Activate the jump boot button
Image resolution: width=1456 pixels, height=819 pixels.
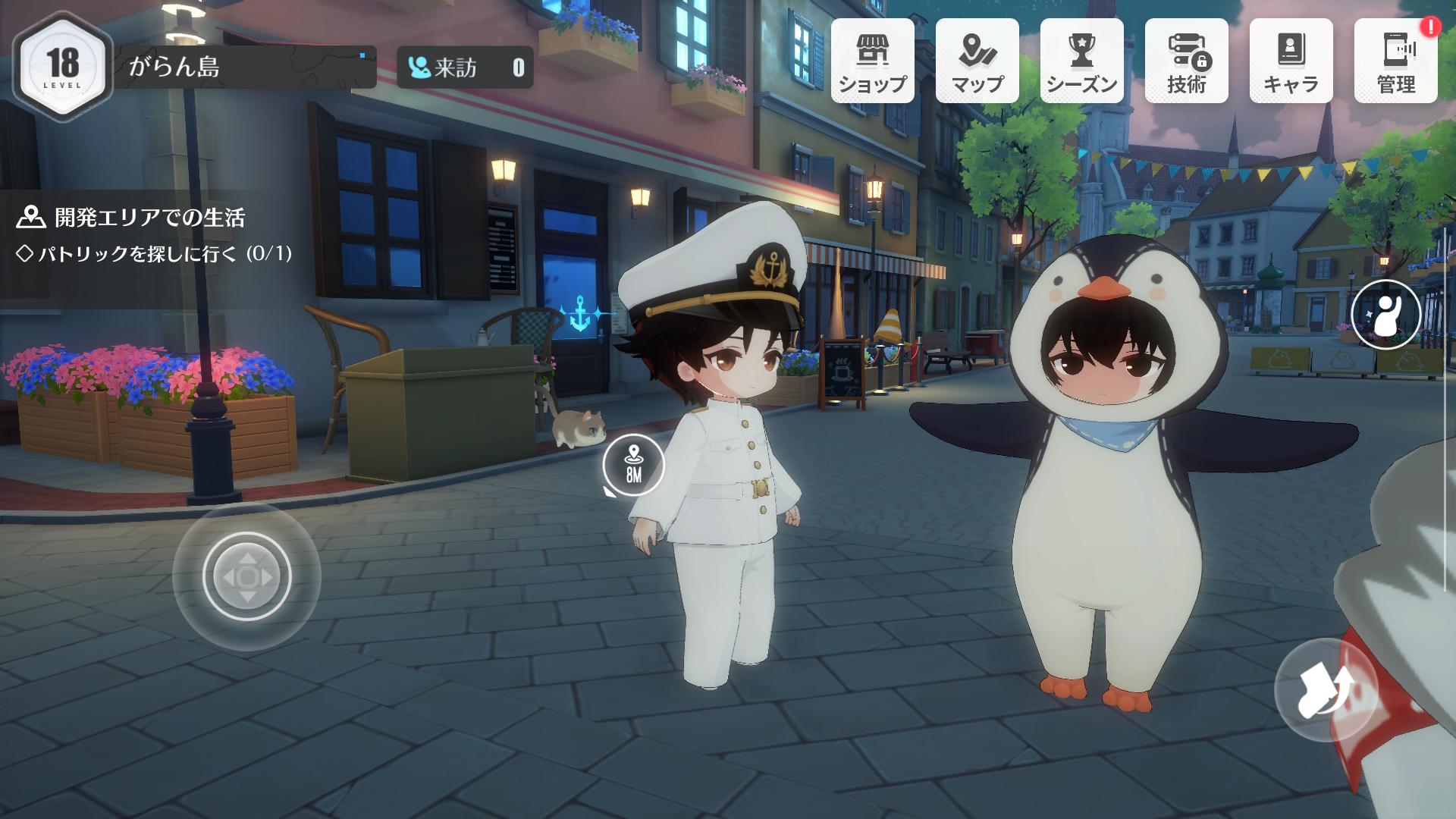[x=1325, y=689]
